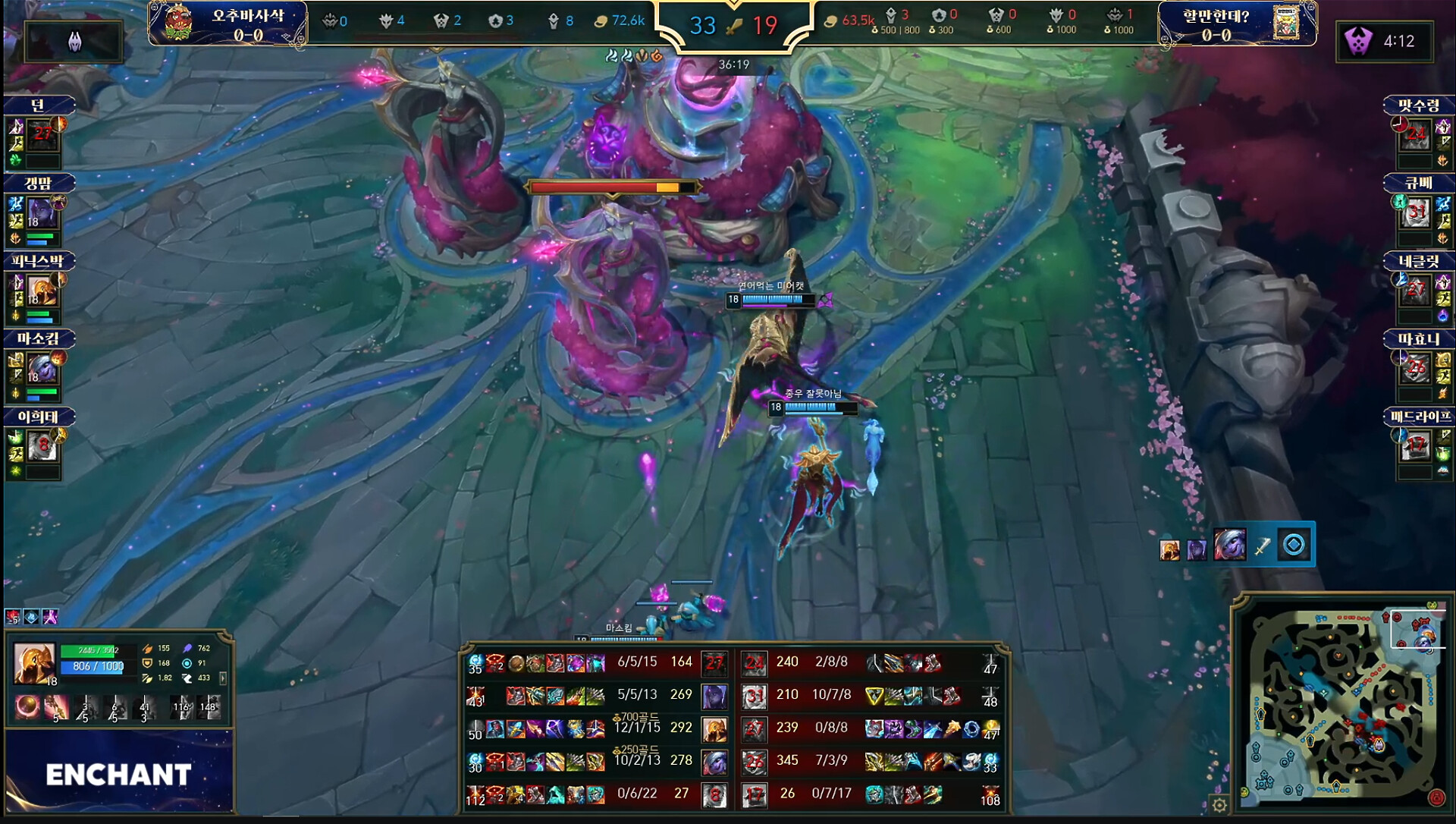The height and width of the screenshot is (824, 1456).
Task: Select the golden-helmet champion portrait in stats panel
Action: (35, 664)
